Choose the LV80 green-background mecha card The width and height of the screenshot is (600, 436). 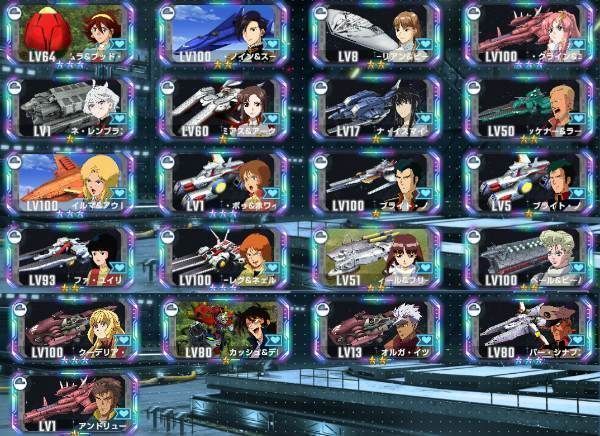tap(223, 329)
